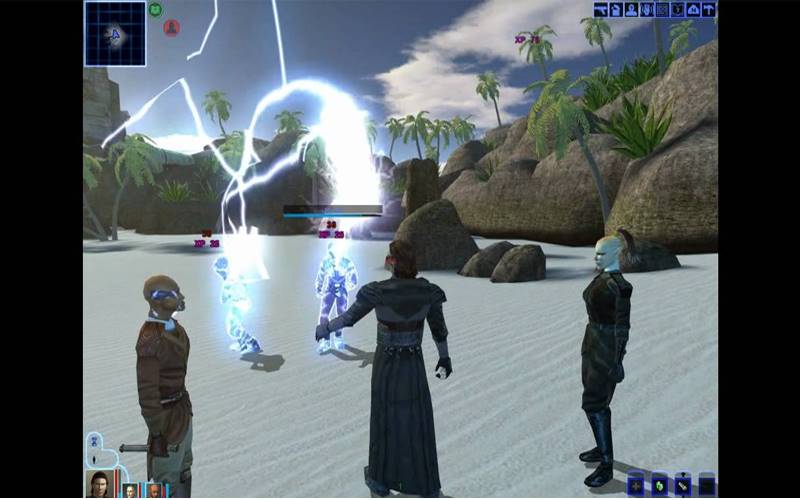Switch to the middle party member portrait

pos(130,490)
